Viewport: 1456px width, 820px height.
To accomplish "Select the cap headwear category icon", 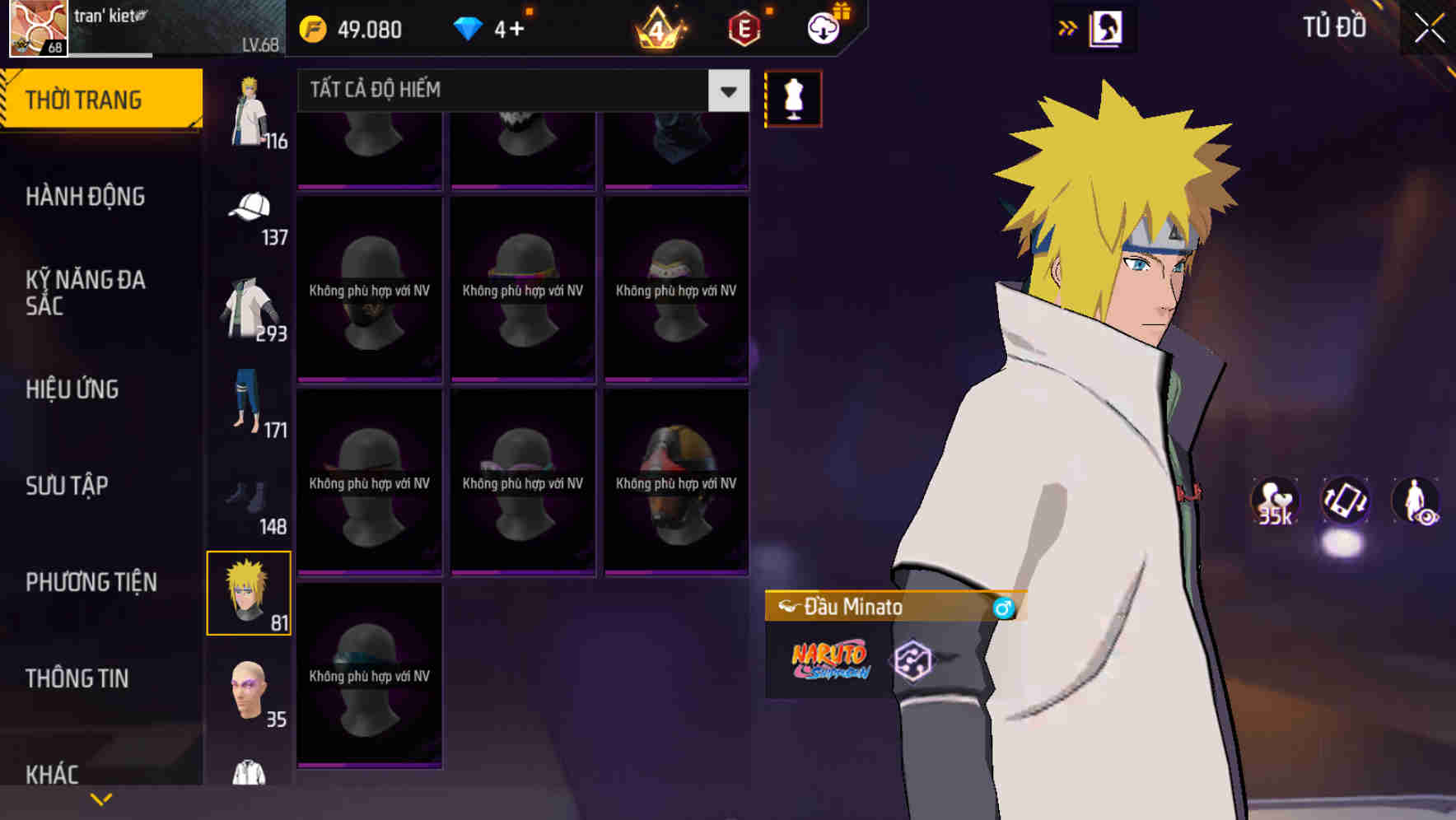I will click(250, 208).
